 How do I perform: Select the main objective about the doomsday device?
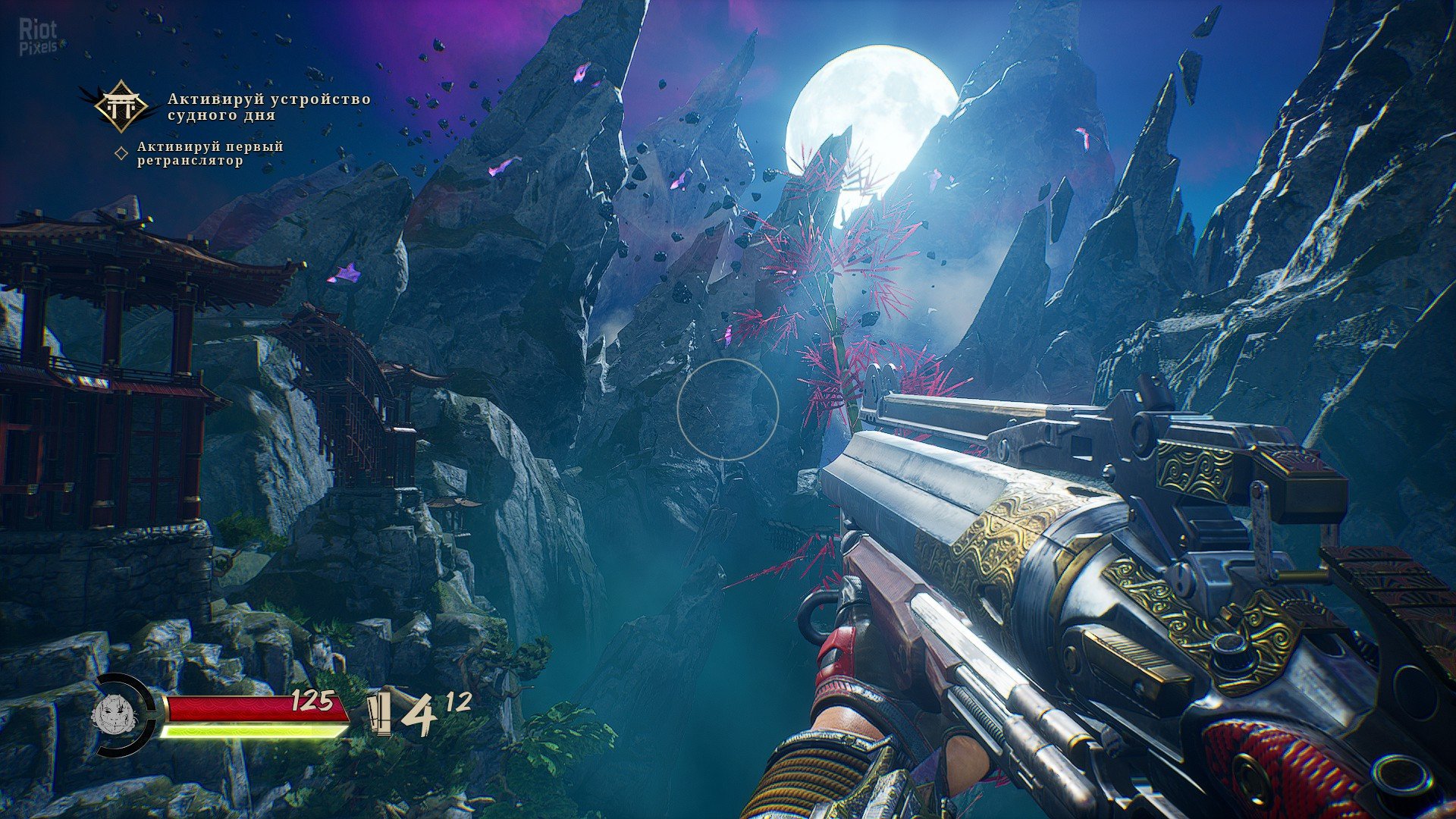pyautogui.click(x=269, y=107)
